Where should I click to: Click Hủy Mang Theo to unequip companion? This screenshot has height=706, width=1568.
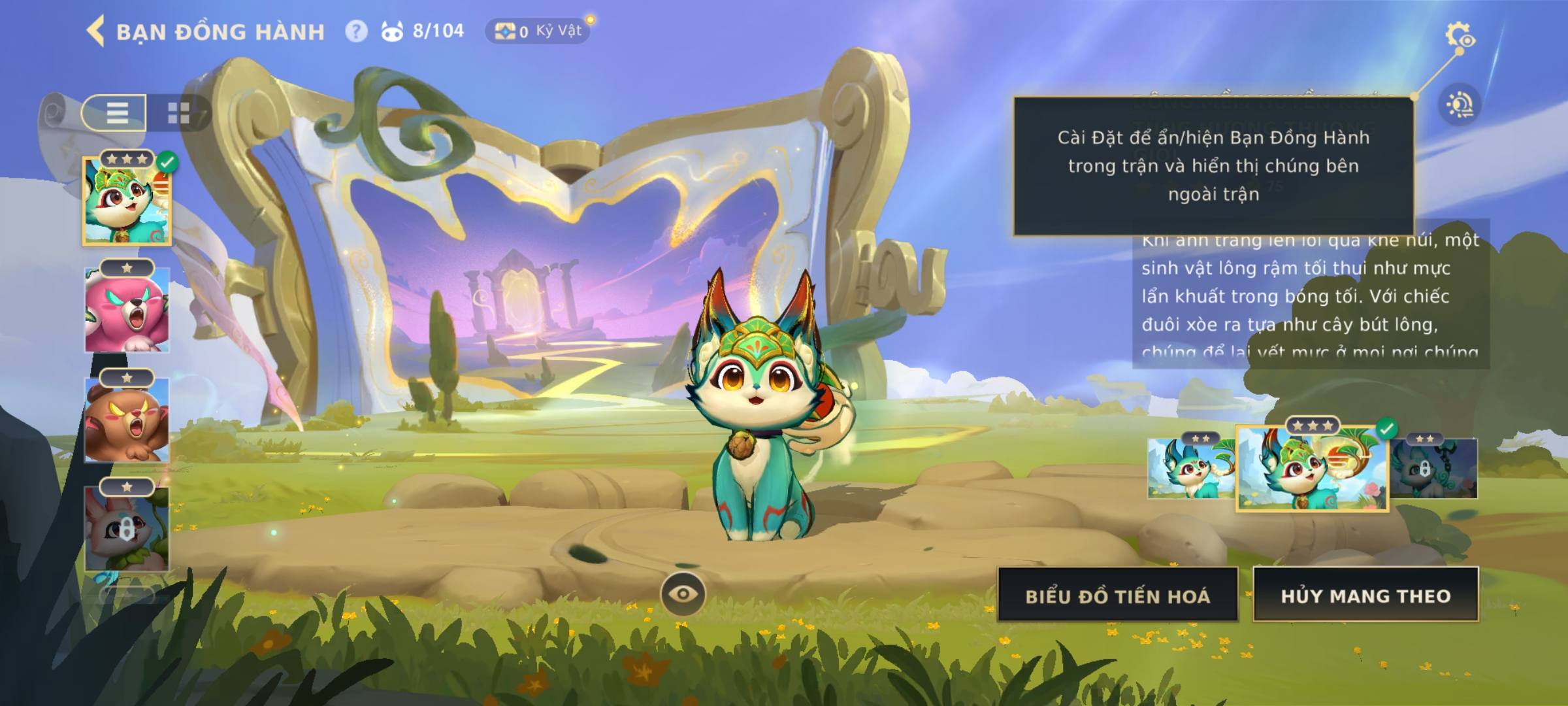(1365, 596)
